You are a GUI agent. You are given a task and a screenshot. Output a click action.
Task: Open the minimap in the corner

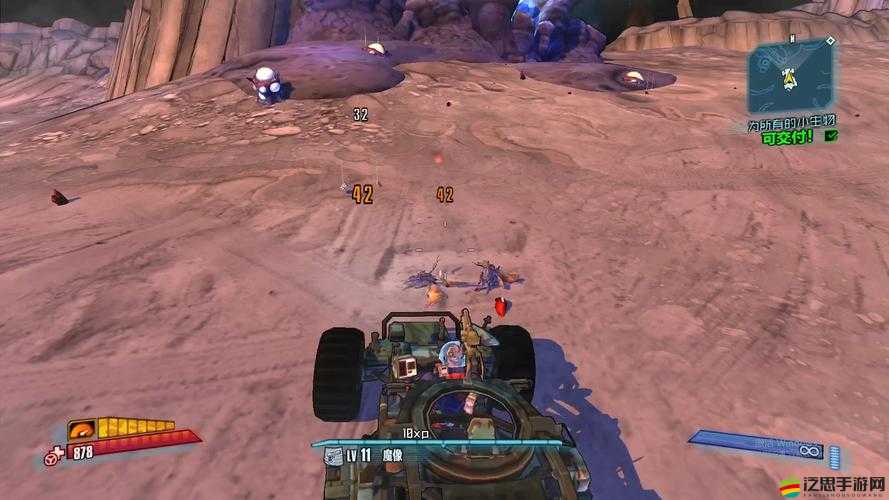pos(790,76)
